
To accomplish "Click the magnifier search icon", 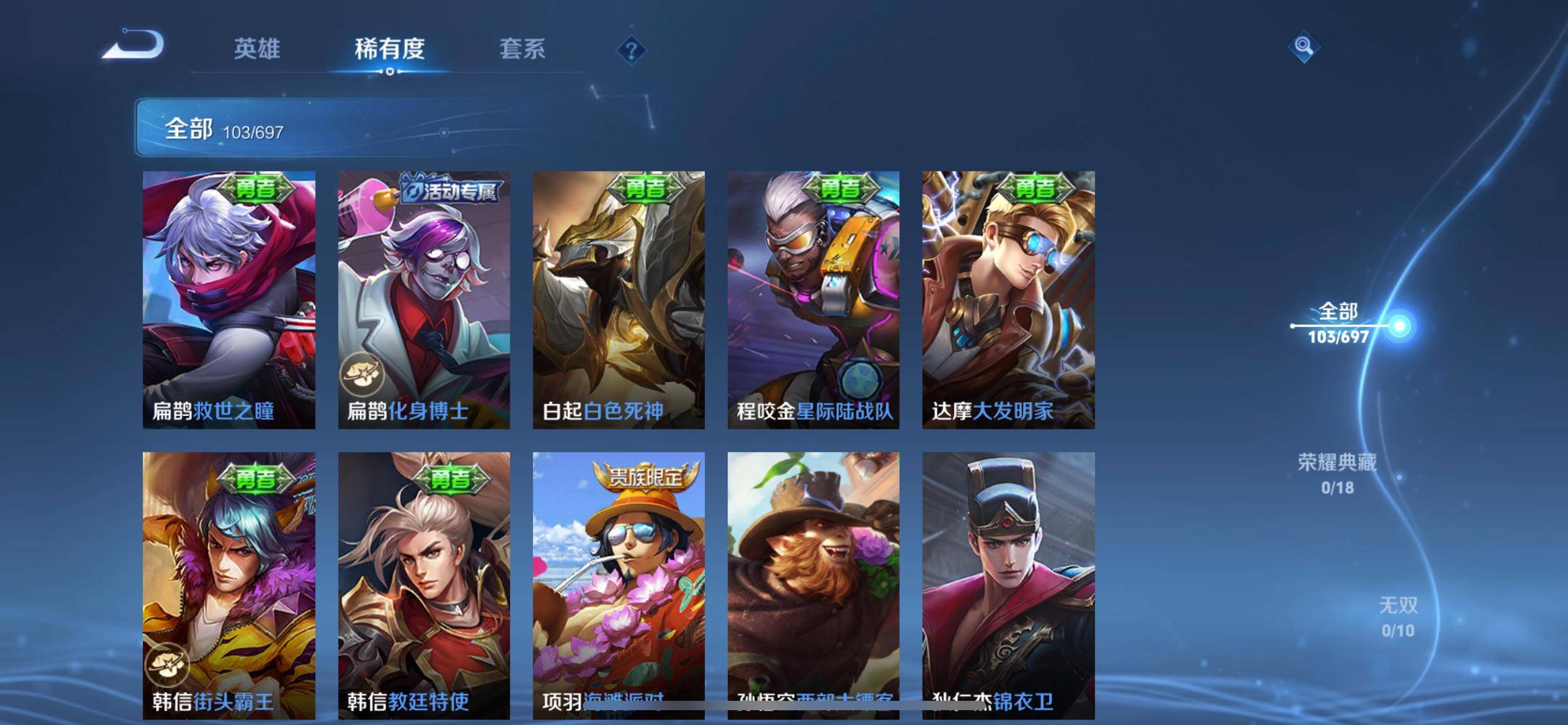I will (1304, 47).
